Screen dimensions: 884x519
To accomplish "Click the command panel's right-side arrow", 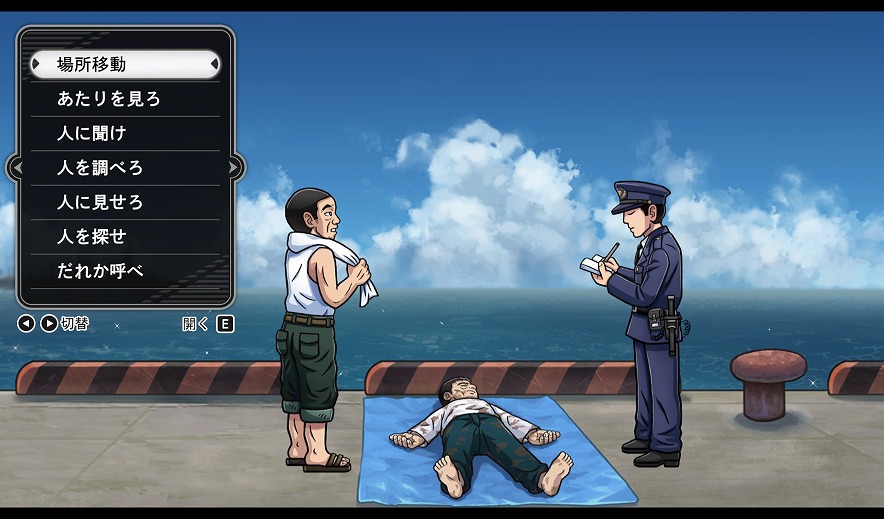I will [234, 168].
